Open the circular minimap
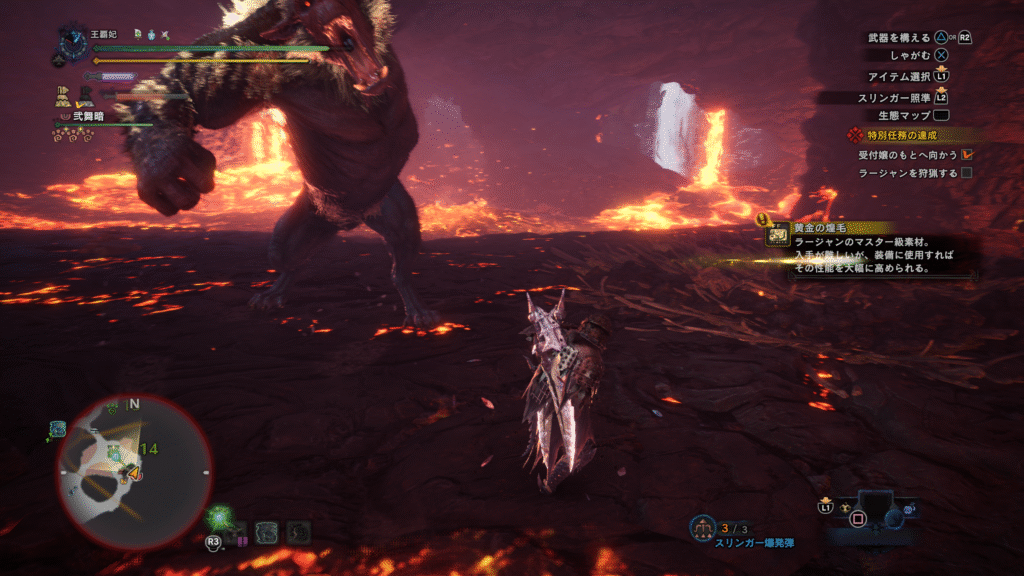Screen dimensions: 1024x576 [134, 471]
